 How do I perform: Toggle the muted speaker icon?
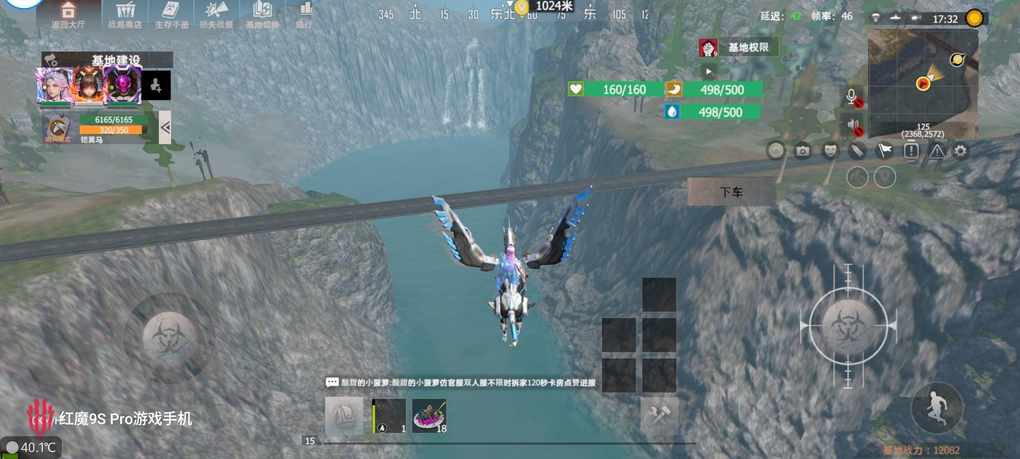853,126
